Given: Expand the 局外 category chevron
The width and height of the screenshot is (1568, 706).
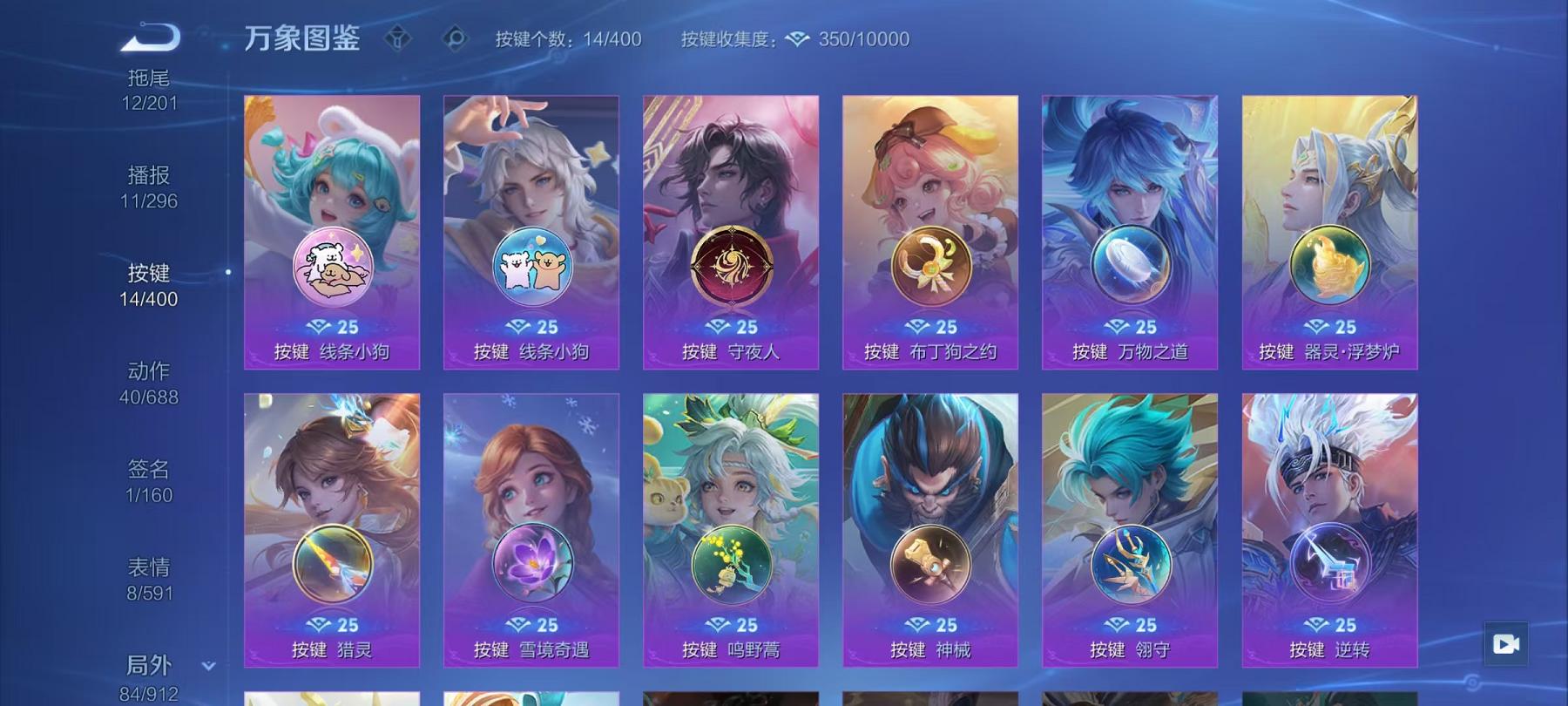Looking at the screenshot, I should click(x=206, y=665).
